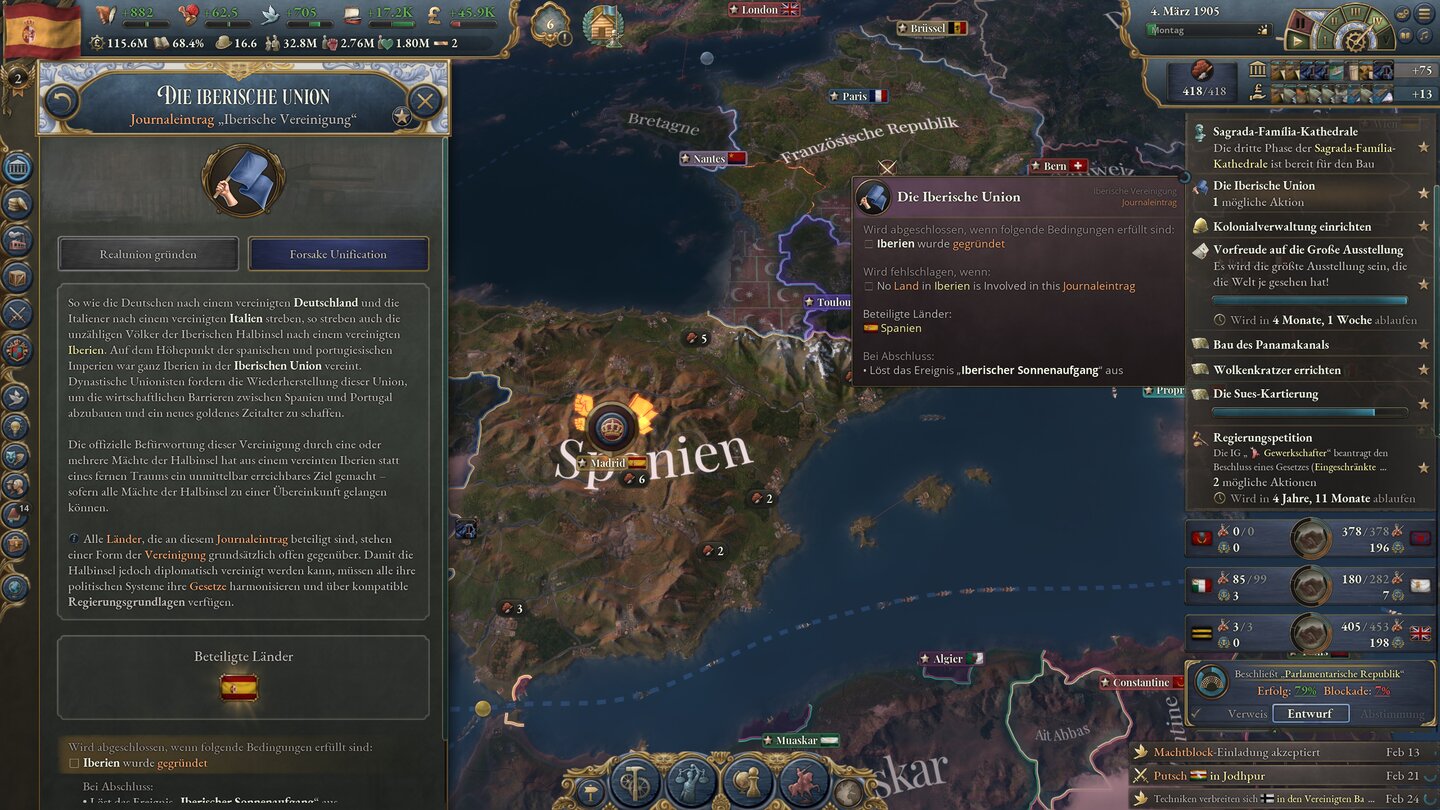Set game speed to IV on the speed dial
Image resolution: width=1440 pixels, height=810 pixels.
1377,20
